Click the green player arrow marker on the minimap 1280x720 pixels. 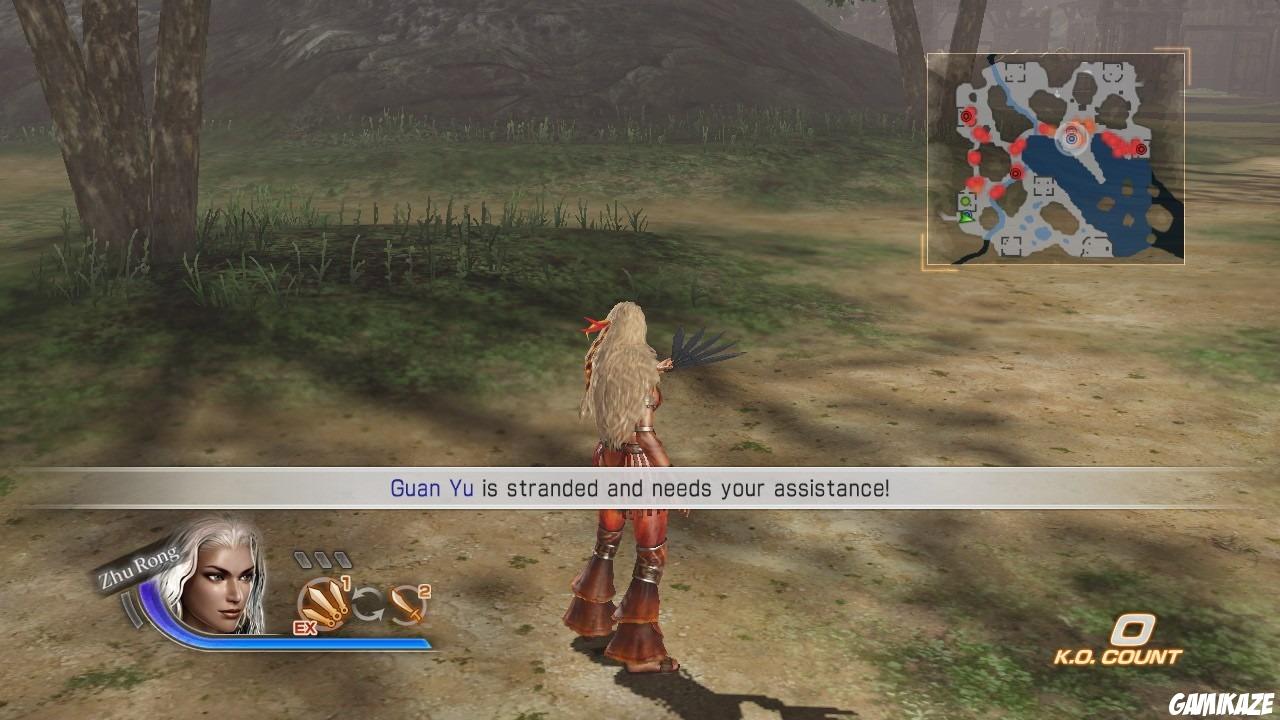[x=965, y=218]
